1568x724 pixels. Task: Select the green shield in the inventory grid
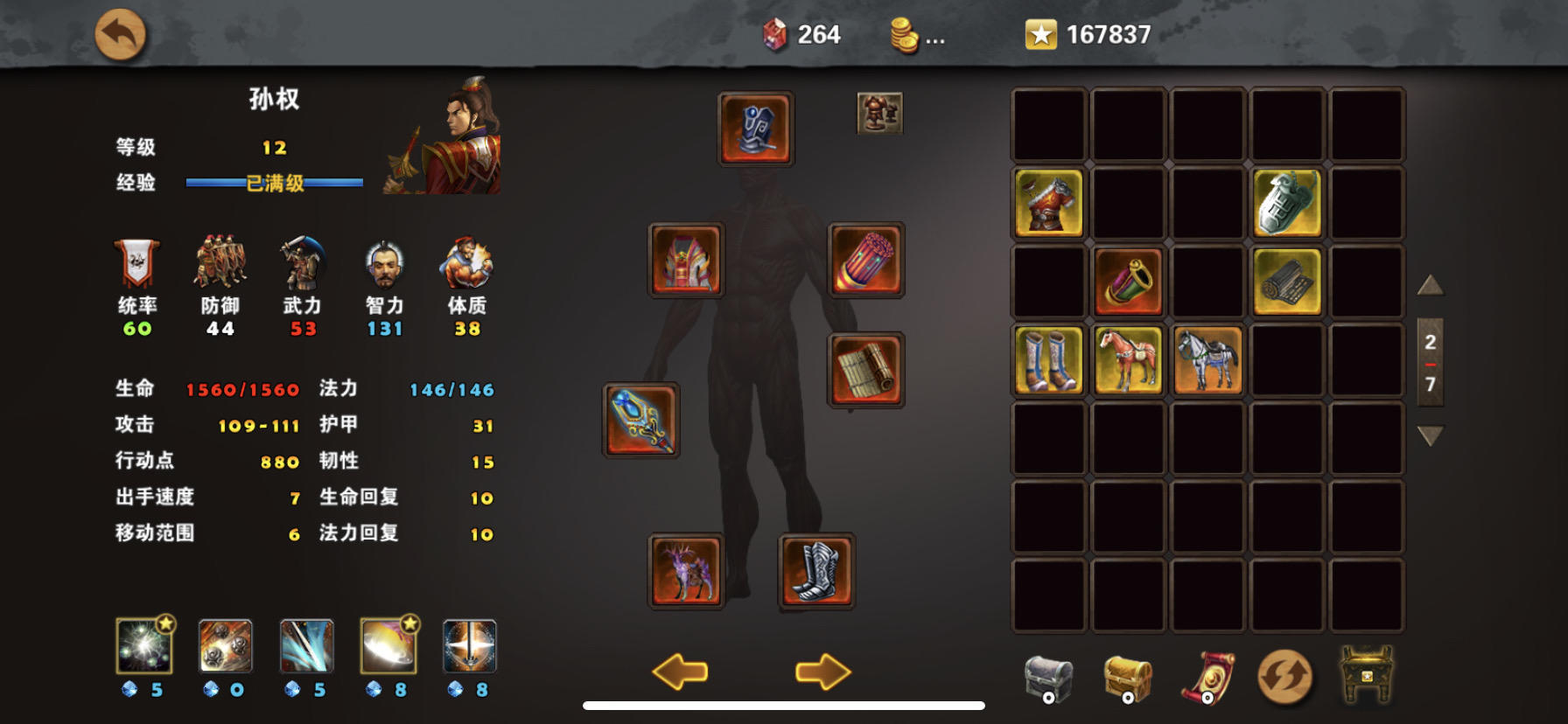click(1286, 203)
